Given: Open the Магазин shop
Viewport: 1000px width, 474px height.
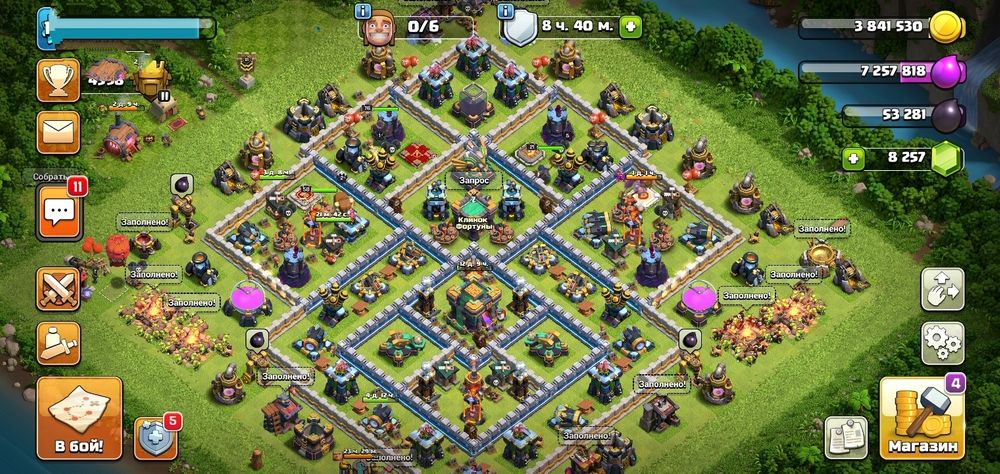Looking at the screenshot, I should click(x=921, y=419).
